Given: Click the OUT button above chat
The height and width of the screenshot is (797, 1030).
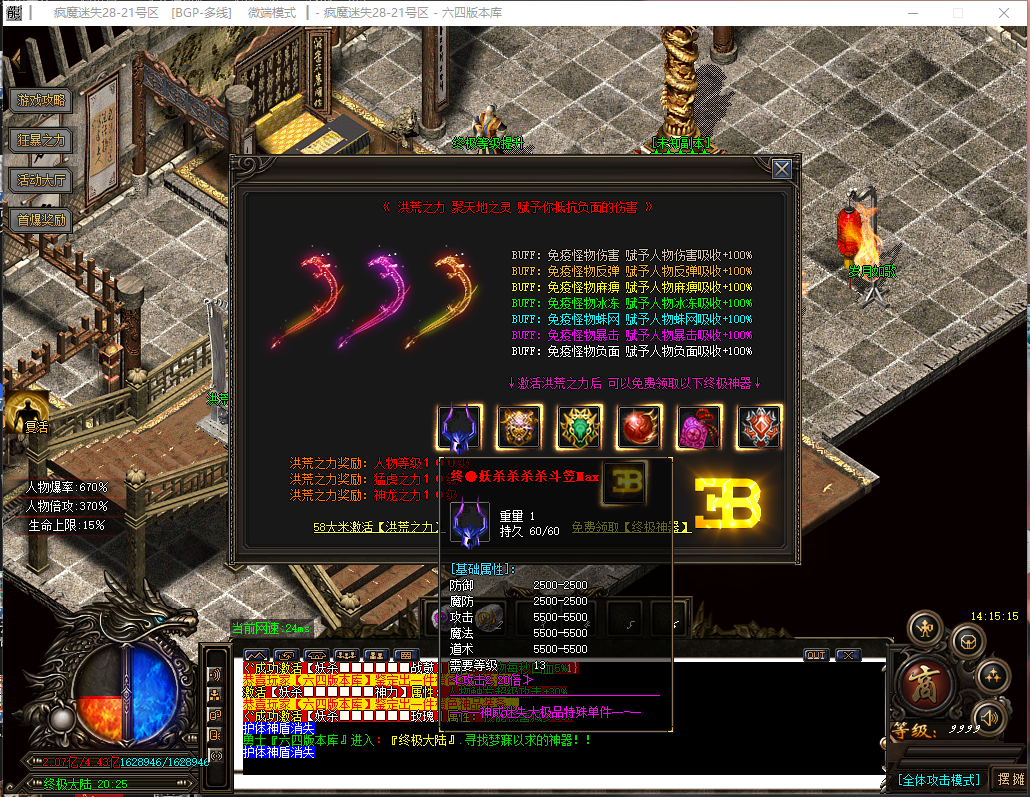Looking at the screenshot, I should [x=816, y=655].
